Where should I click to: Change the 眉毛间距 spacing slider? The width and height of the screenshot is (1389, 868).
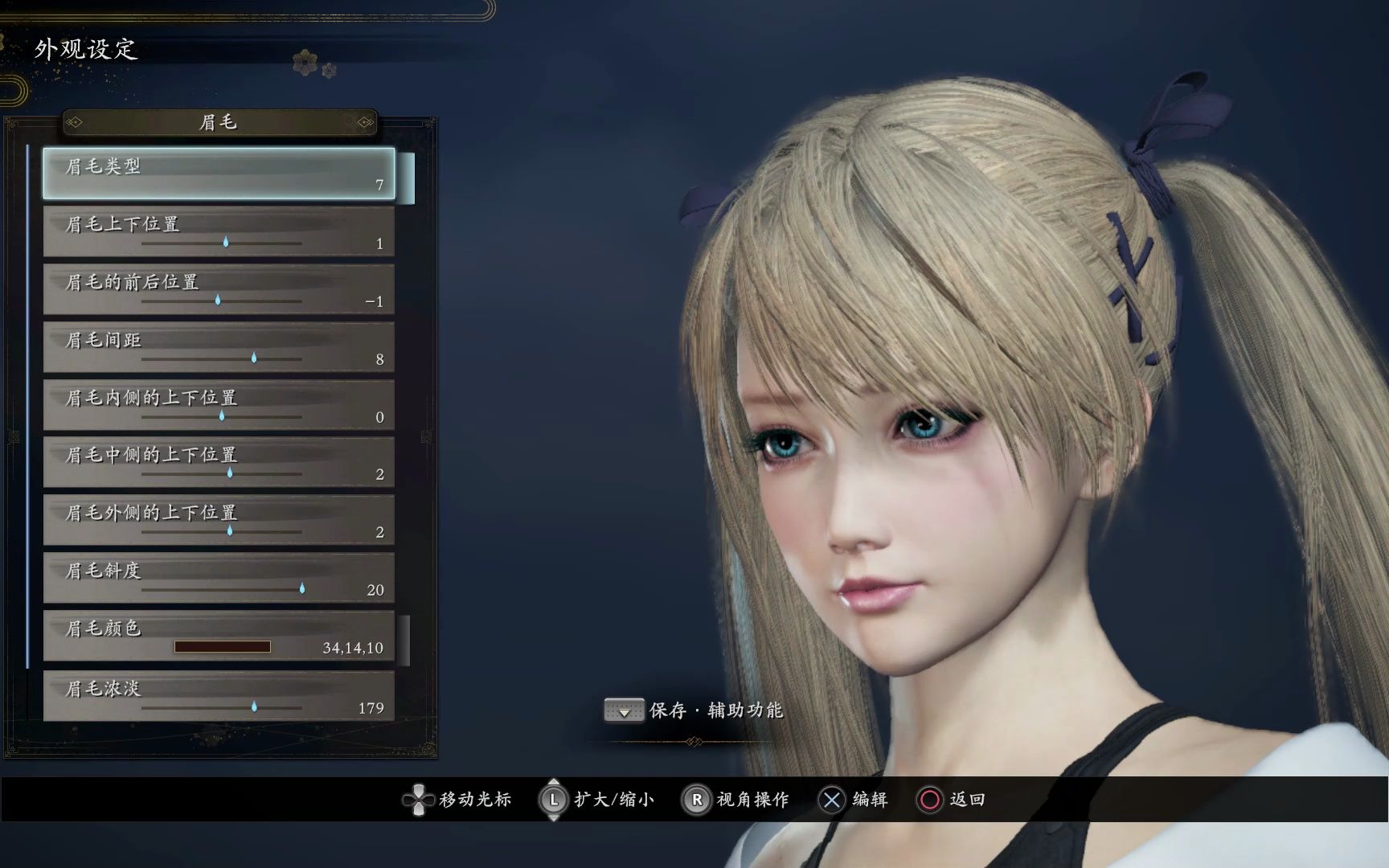click(x=254, y=358)
